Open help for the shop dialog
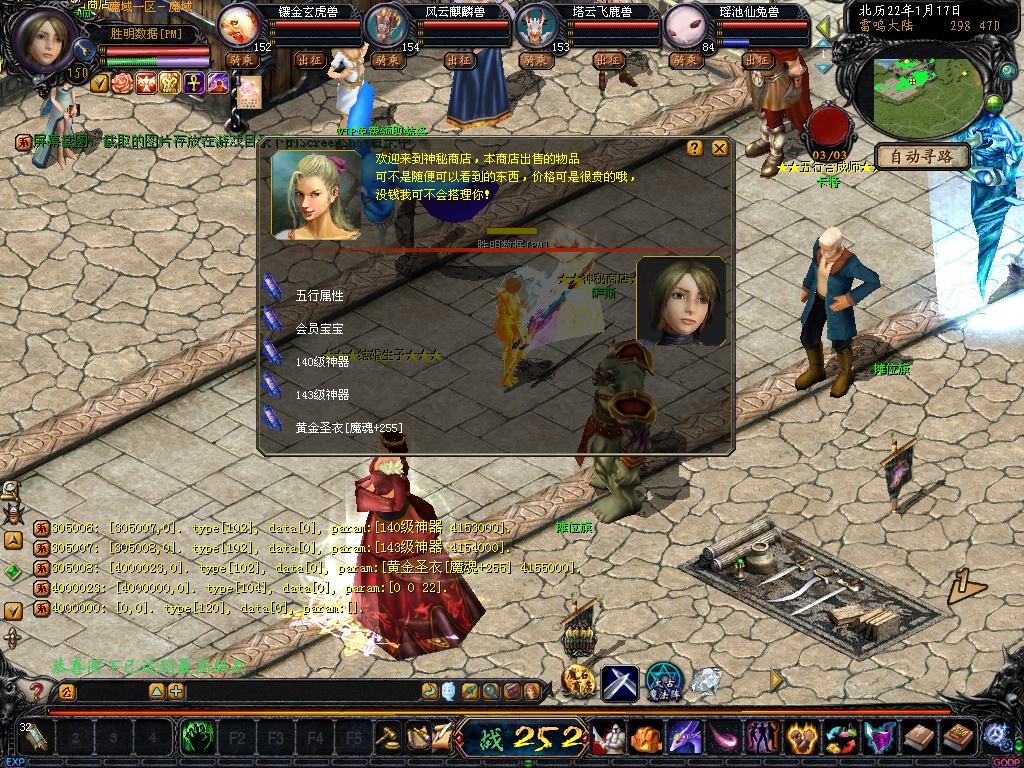 [x=695, y=148]
